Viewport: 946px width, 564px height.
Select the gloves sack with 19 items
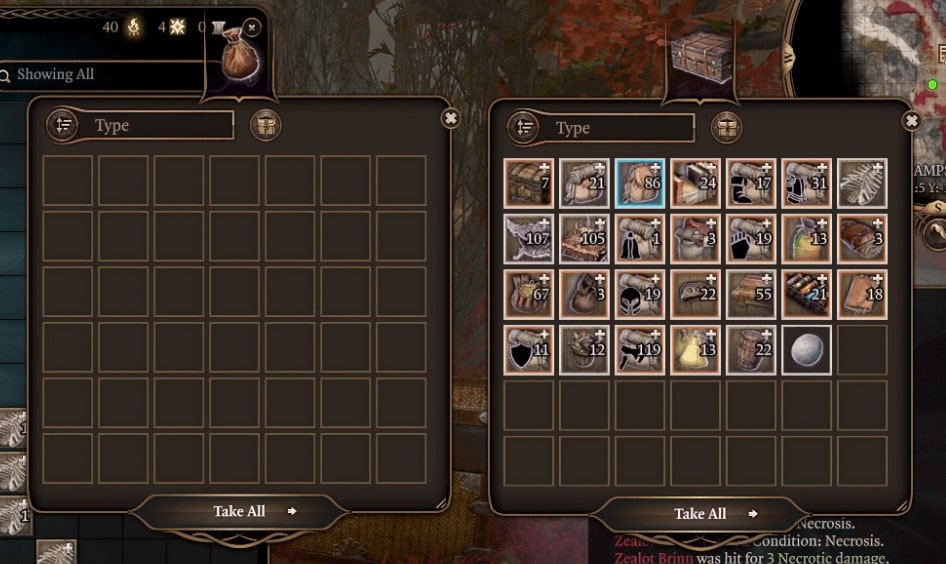[x=751, y=239]
